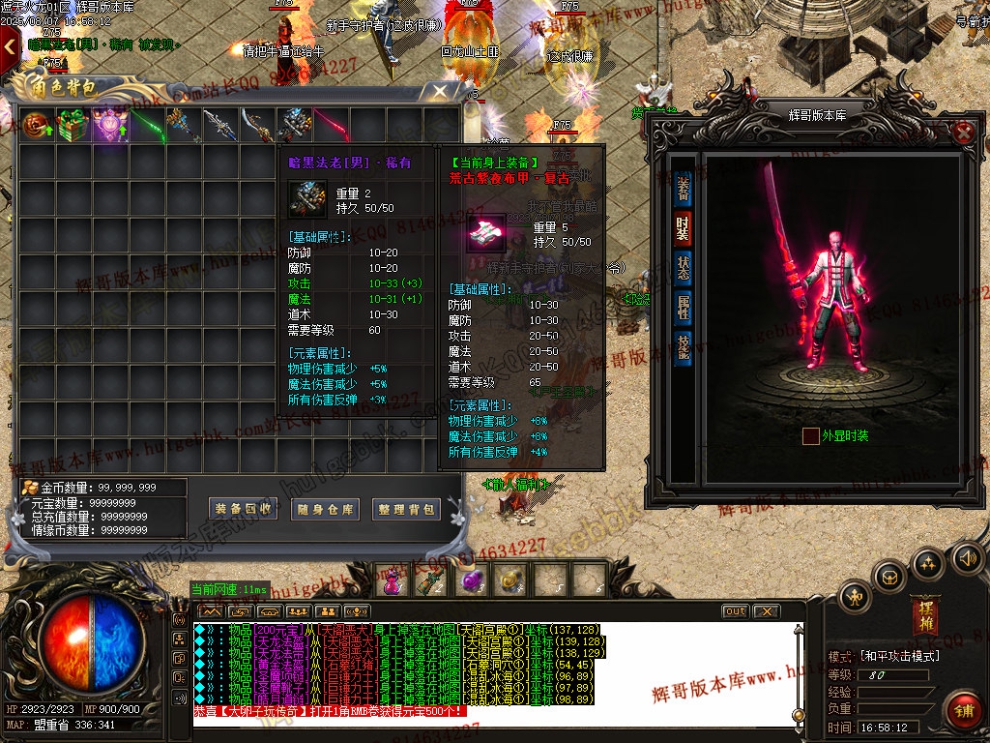Close the 角色背包 inventory window
This screenshot has width=990, height=743.
pos(440,92)
